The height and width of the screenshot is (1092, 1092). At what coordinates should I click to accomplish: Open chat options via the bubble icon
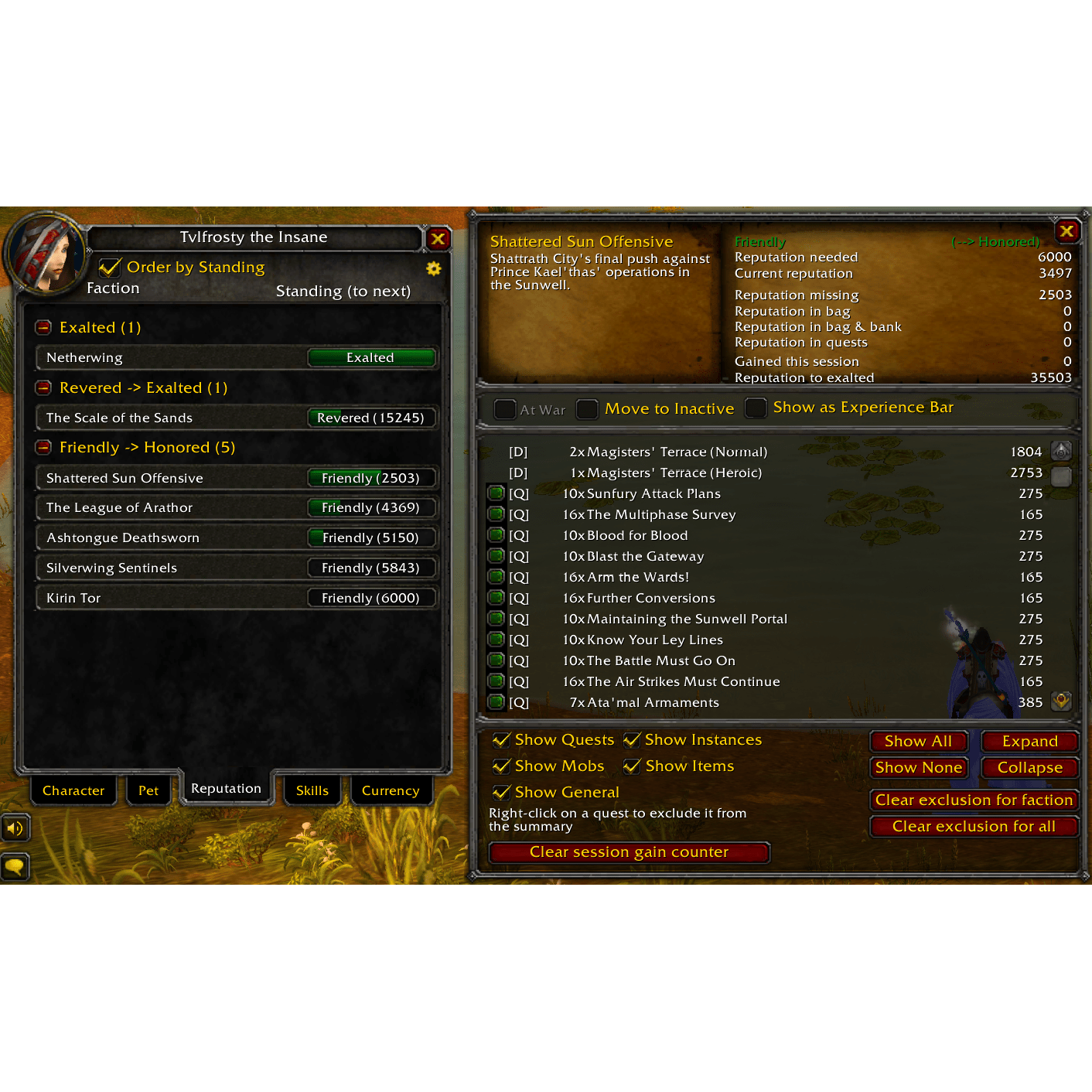pyautogui.click(x=15, y=866)
